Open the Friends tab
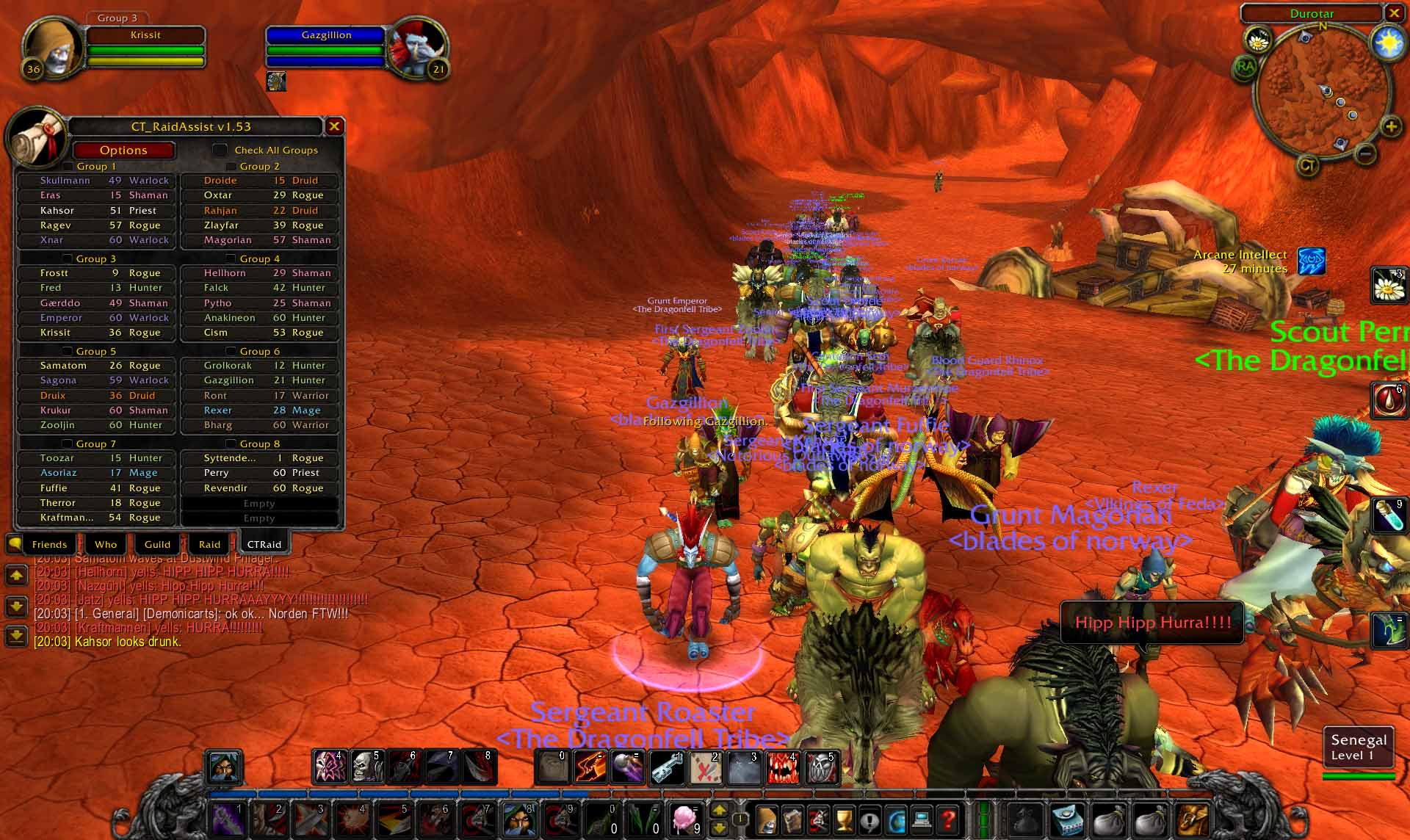 [49, 544]
